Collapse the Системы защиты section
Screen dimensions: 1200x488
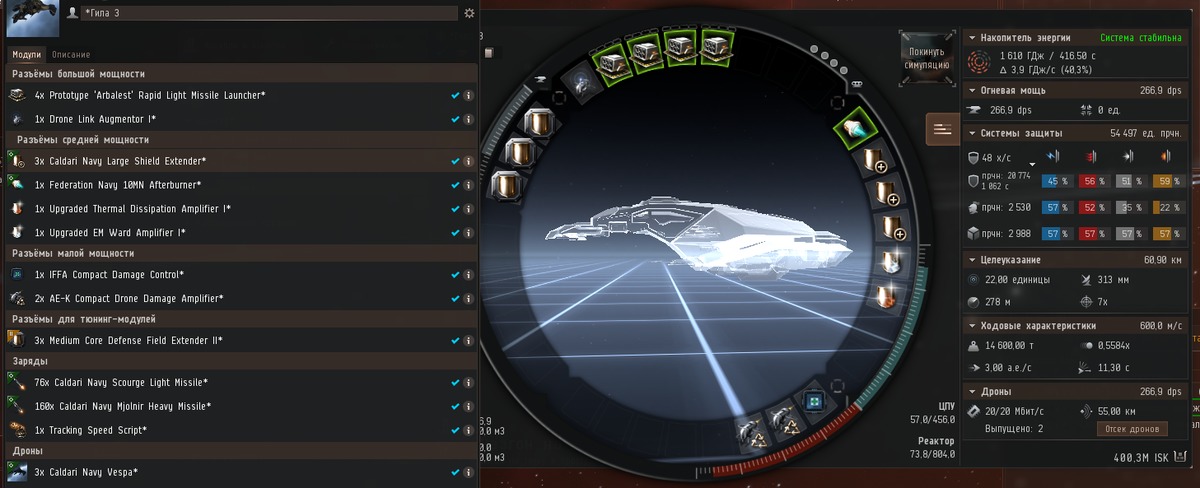[x=1020, y=133]
